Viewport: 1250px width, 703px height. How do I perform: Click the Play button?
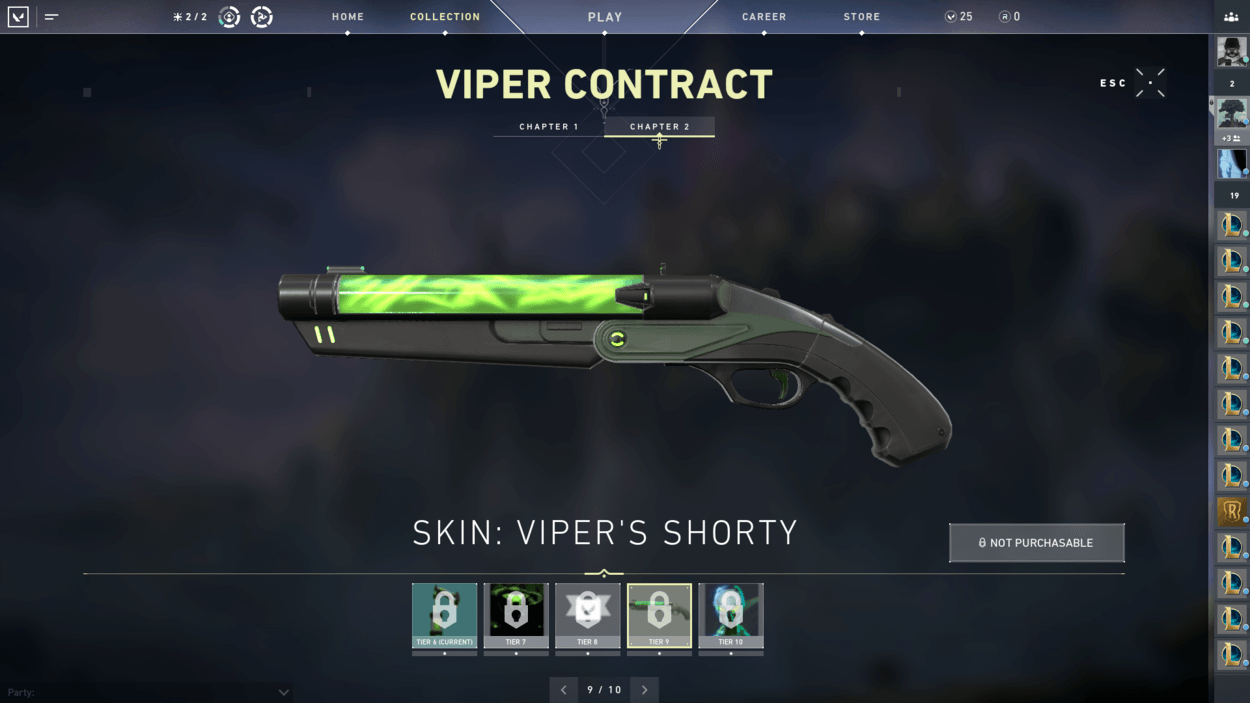[x=605, y=17]
